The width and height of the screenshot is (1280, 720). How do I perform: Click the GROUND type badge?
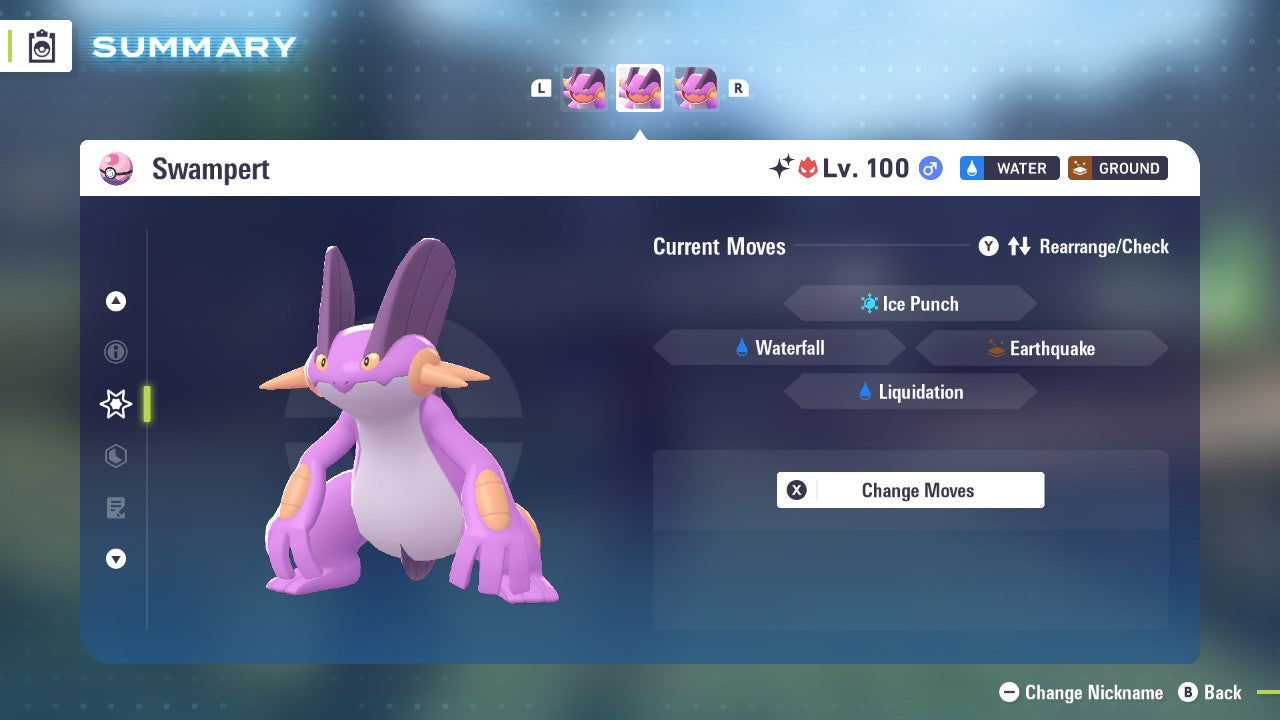pos(1117,168)
